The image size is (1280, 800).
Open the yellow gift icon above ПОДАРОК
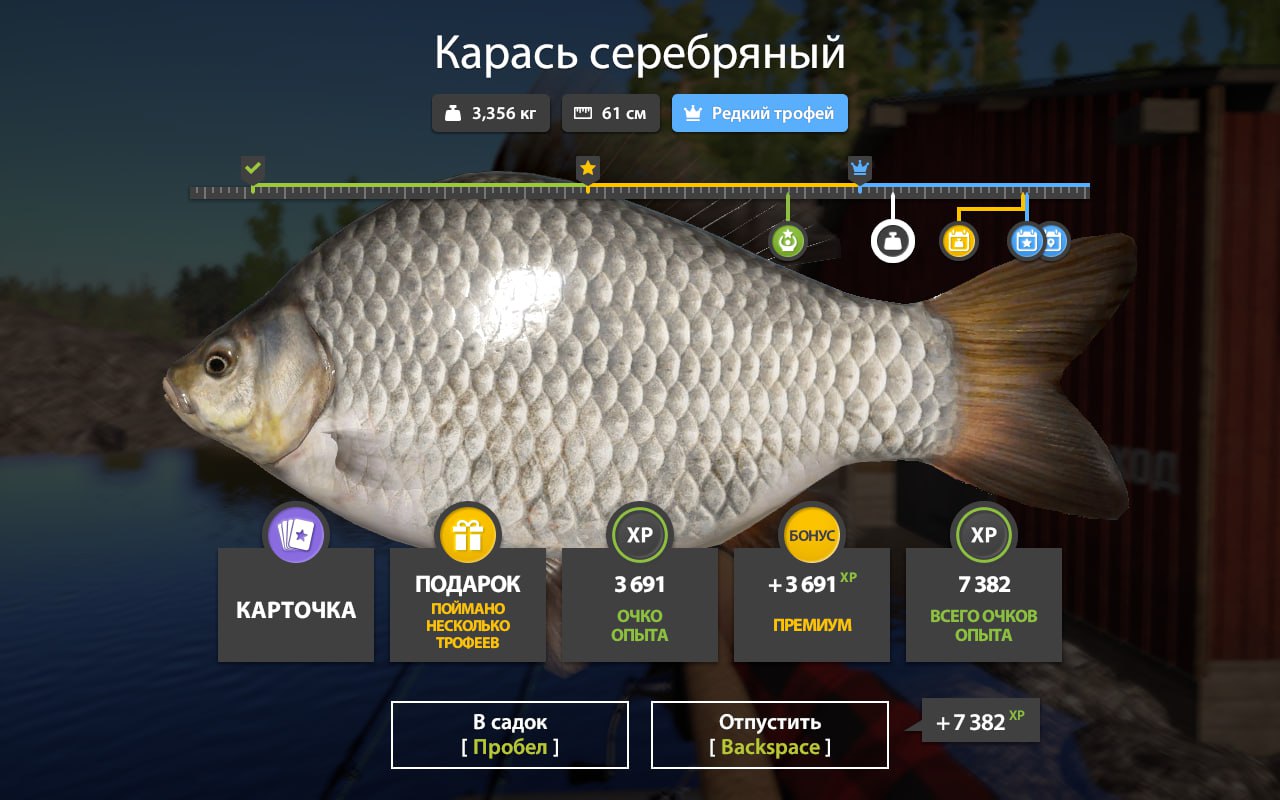[467, 534]
